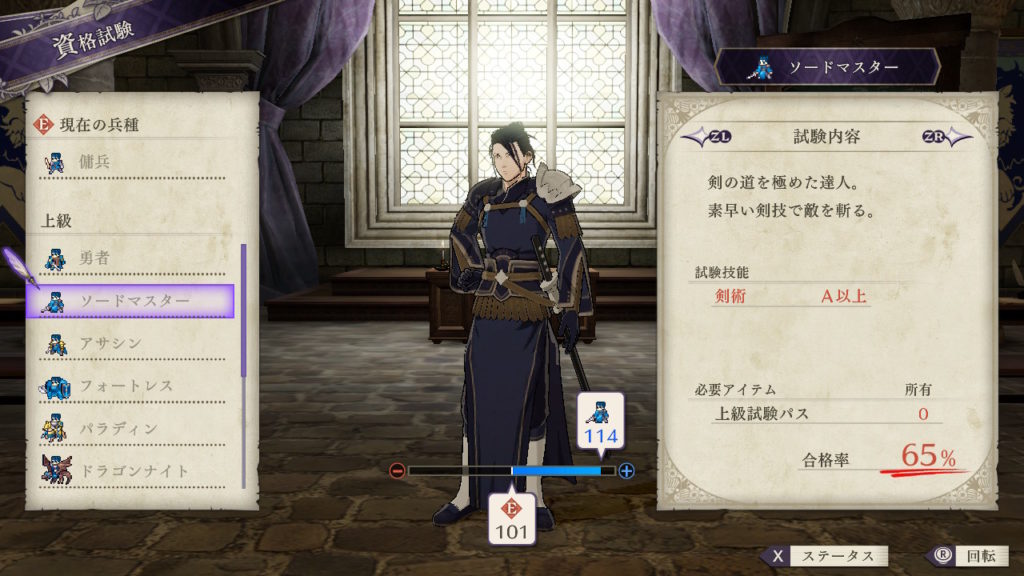This screenshot has width=1024, height=576.
Task: Click the current class 傭兵 (Mercenary) row
Action: tap(130, 160)
